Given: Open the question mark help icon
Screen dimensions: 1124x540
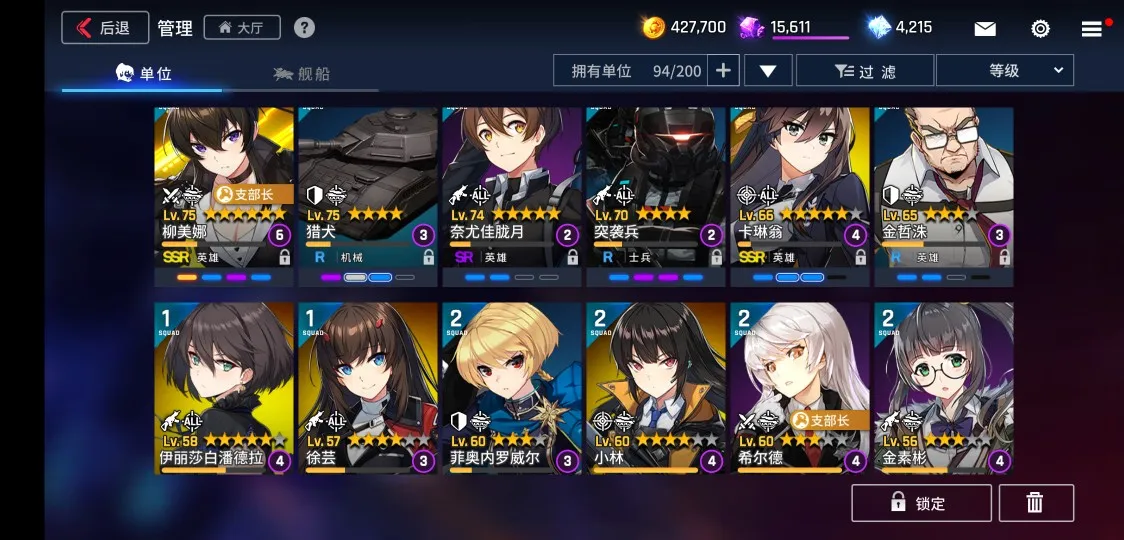Looking at the screenshot, I should [304, 28].
